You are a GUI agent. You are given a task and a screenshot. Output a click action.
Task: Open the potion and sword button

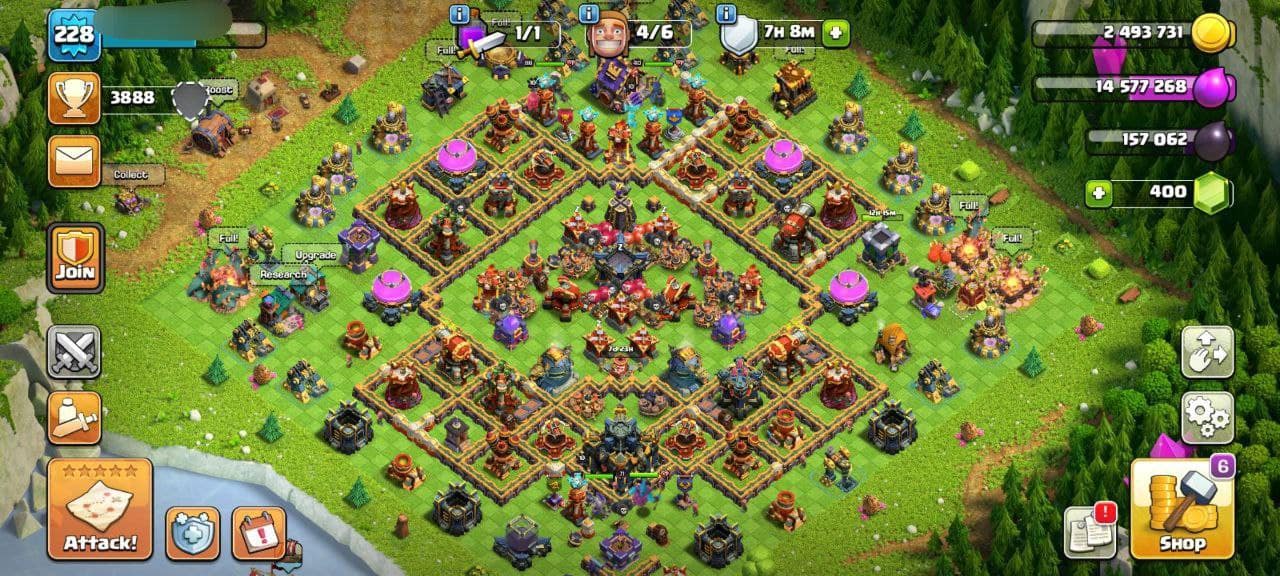tap(74, 417)
